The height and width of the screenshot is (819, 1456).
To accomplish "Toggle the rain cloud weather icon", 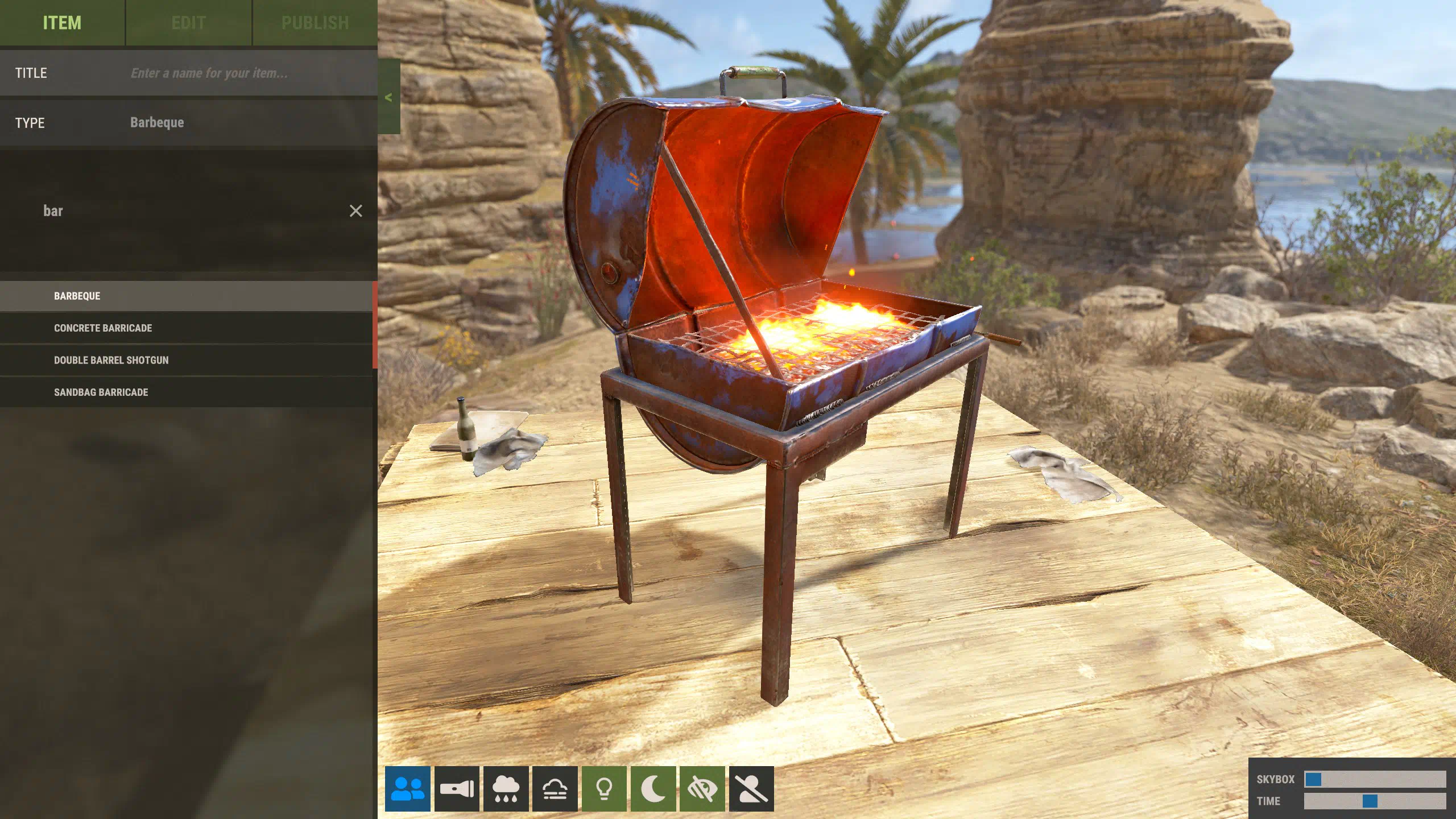I will coord(506,789).
